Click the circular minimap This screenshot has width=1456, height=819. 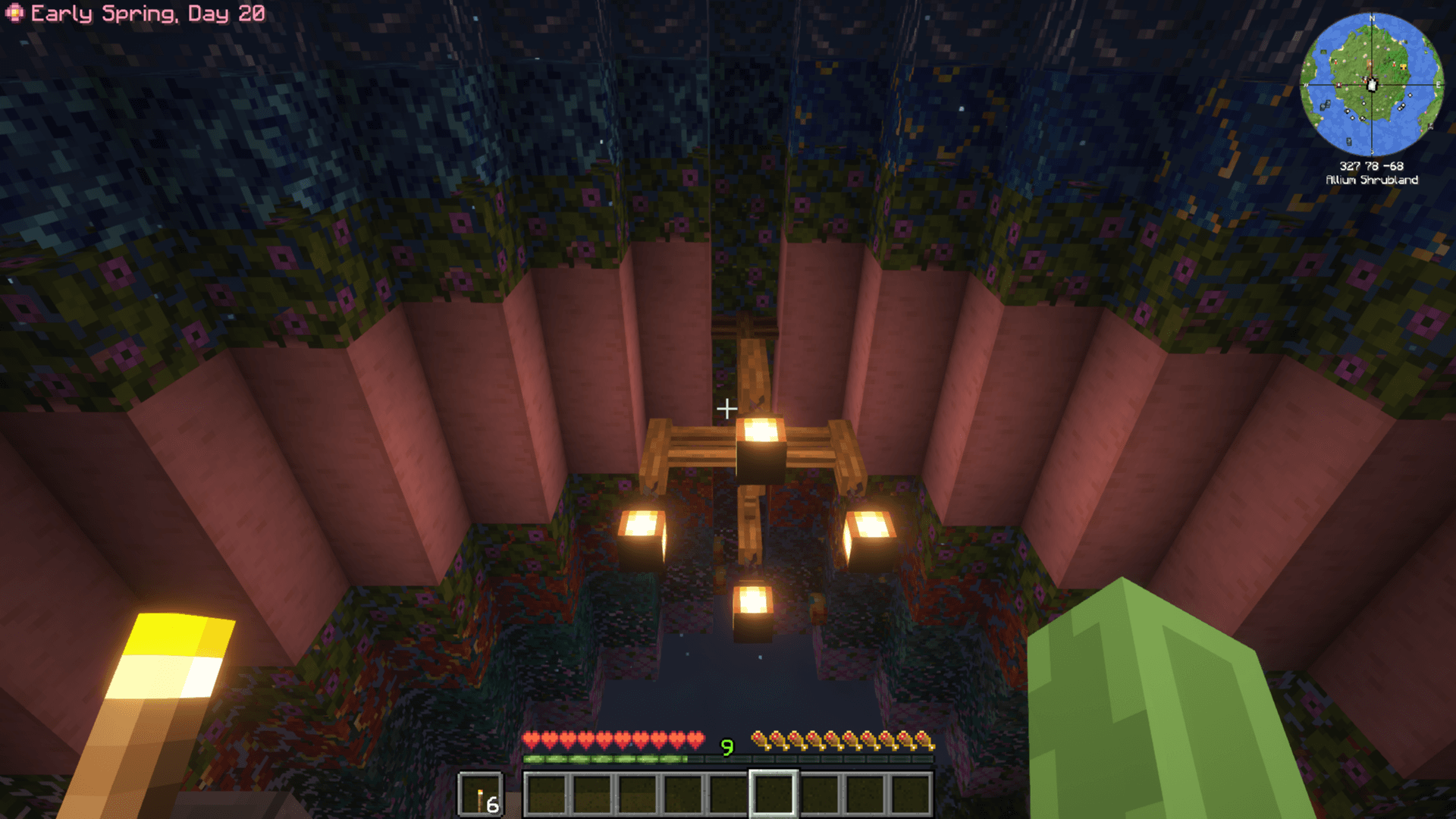coord(1371,84)
